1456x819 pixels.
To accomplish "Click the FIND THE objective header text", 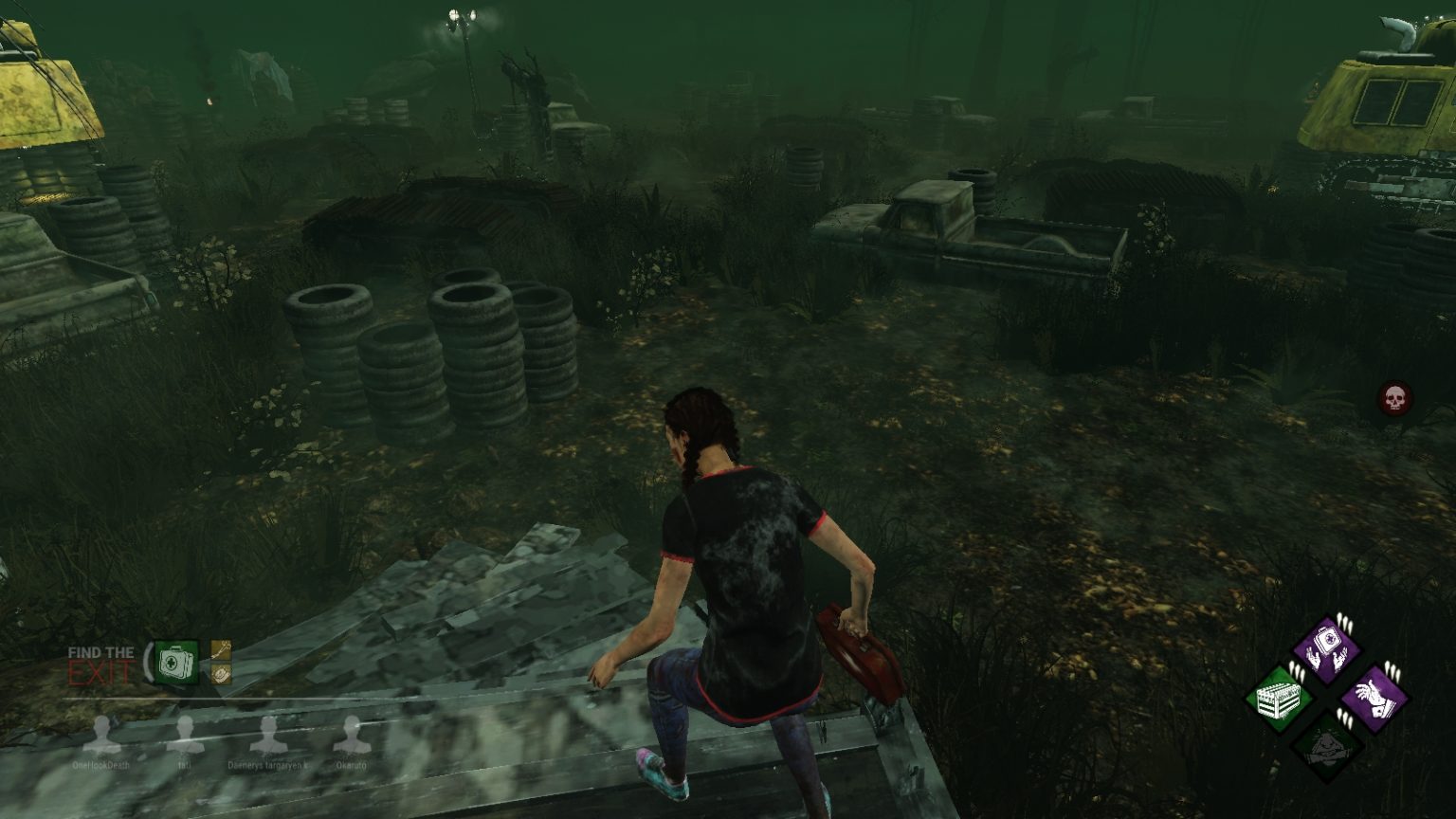I will pos(101,653).
